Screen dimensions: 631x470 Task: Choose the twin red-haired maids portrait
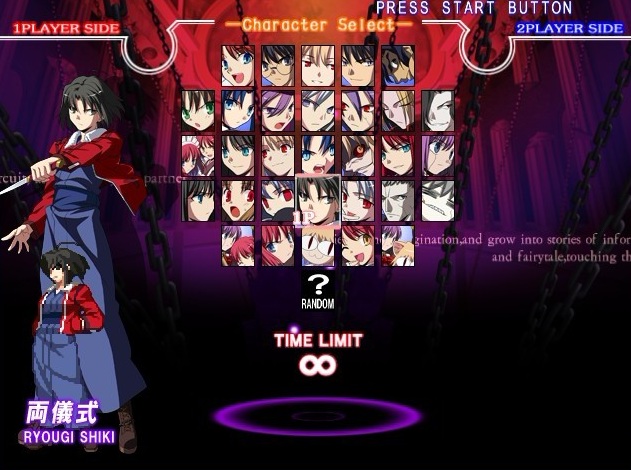tap(198, 155)
